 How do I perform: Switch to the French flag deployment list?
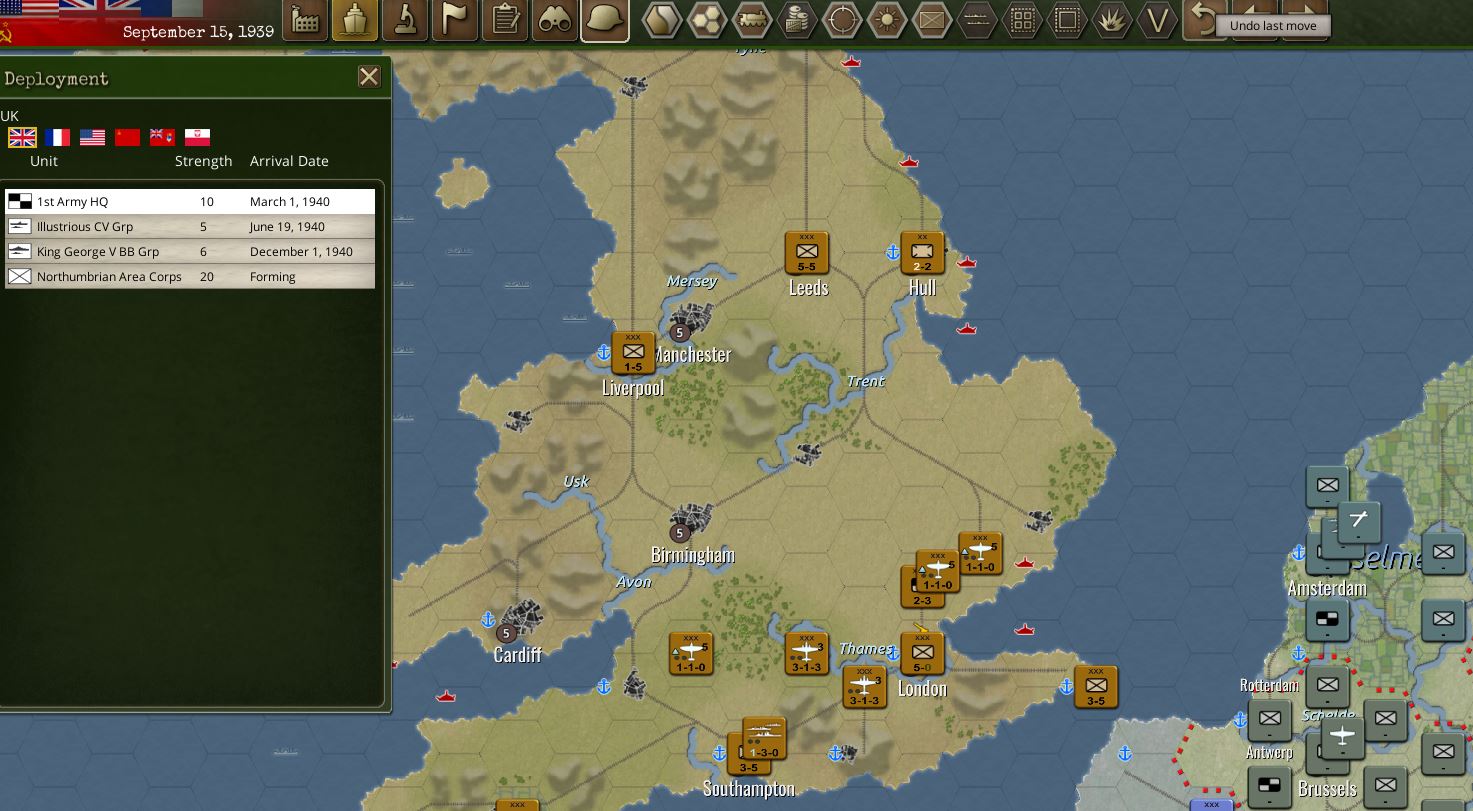[57, 137]
